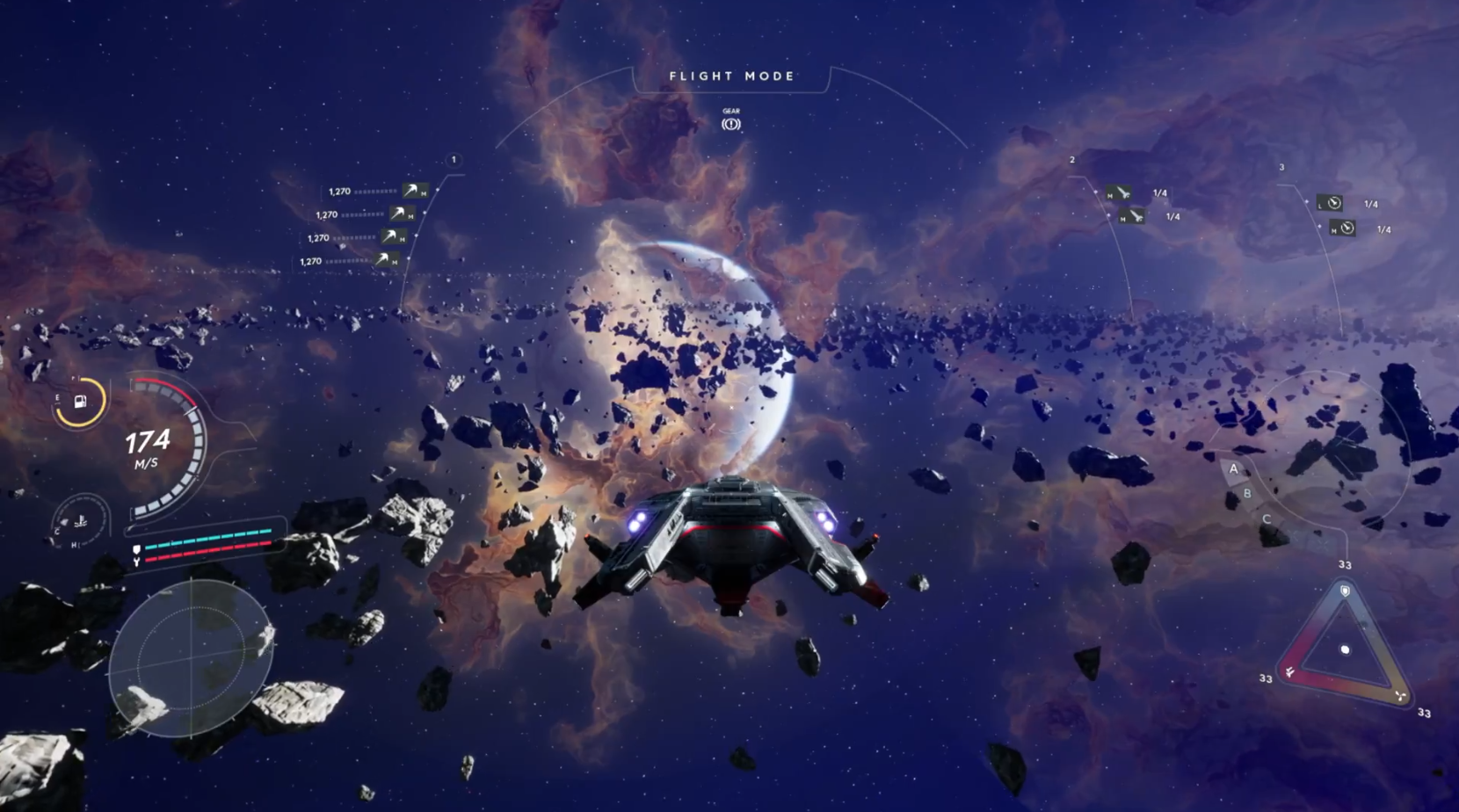Viewport: 1459px width, 812px height.
Task: Toggle the landing GEAR indicator
Action: pyautogui.click(x=731, y=124)
